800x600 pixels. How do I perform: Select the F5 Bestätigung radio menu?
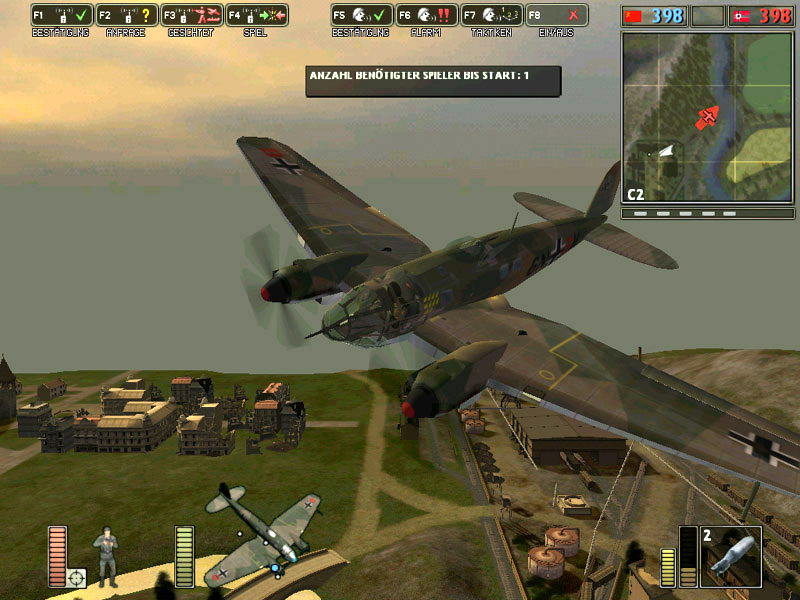click(x=361, y=16)
